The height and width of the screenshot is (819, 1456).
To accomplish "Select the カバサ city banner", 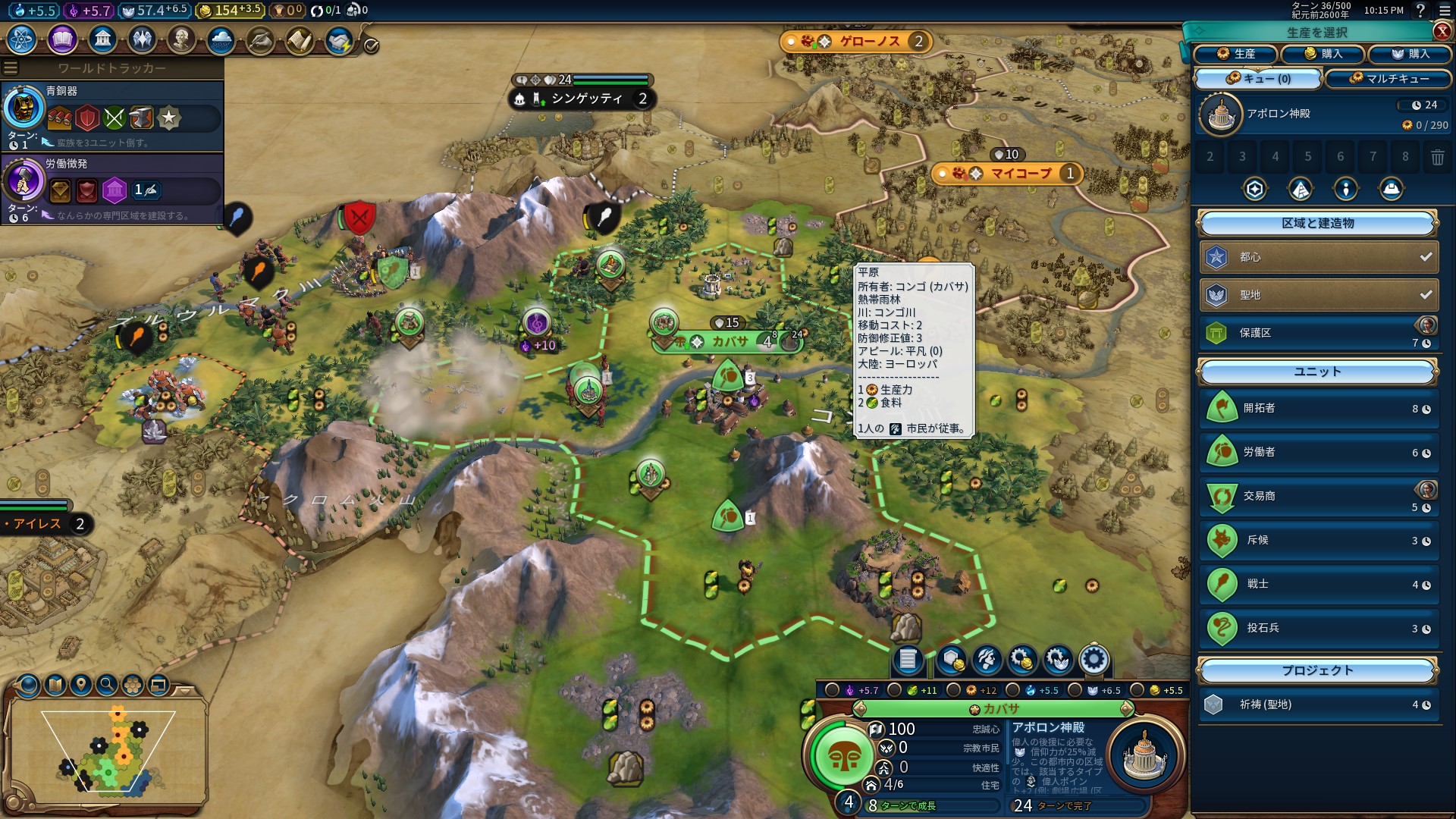I will click(x=728, y=342).
